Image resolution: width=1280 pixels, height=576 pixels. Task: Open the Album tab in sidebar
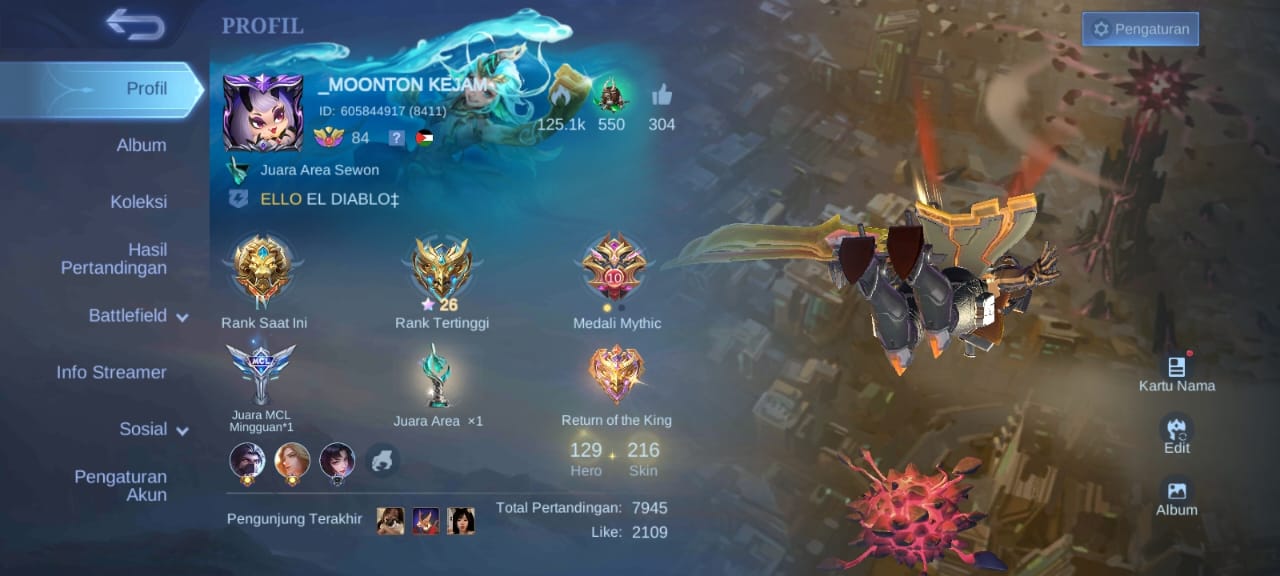pyautogui.click(x=141, y=145)
